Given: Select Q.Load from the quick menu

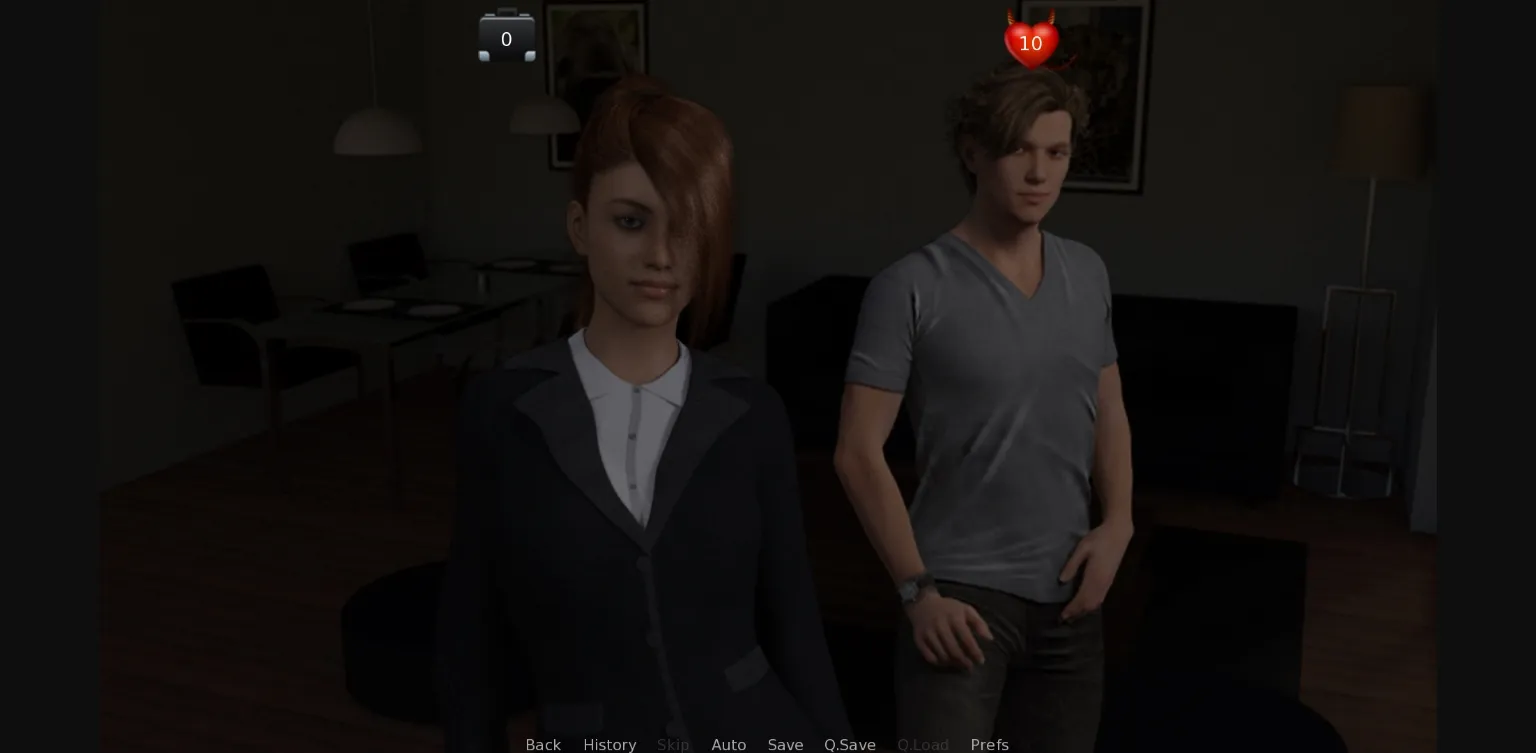Looking at the screenshot, I should pyautogui.click(x=923, y=745).
